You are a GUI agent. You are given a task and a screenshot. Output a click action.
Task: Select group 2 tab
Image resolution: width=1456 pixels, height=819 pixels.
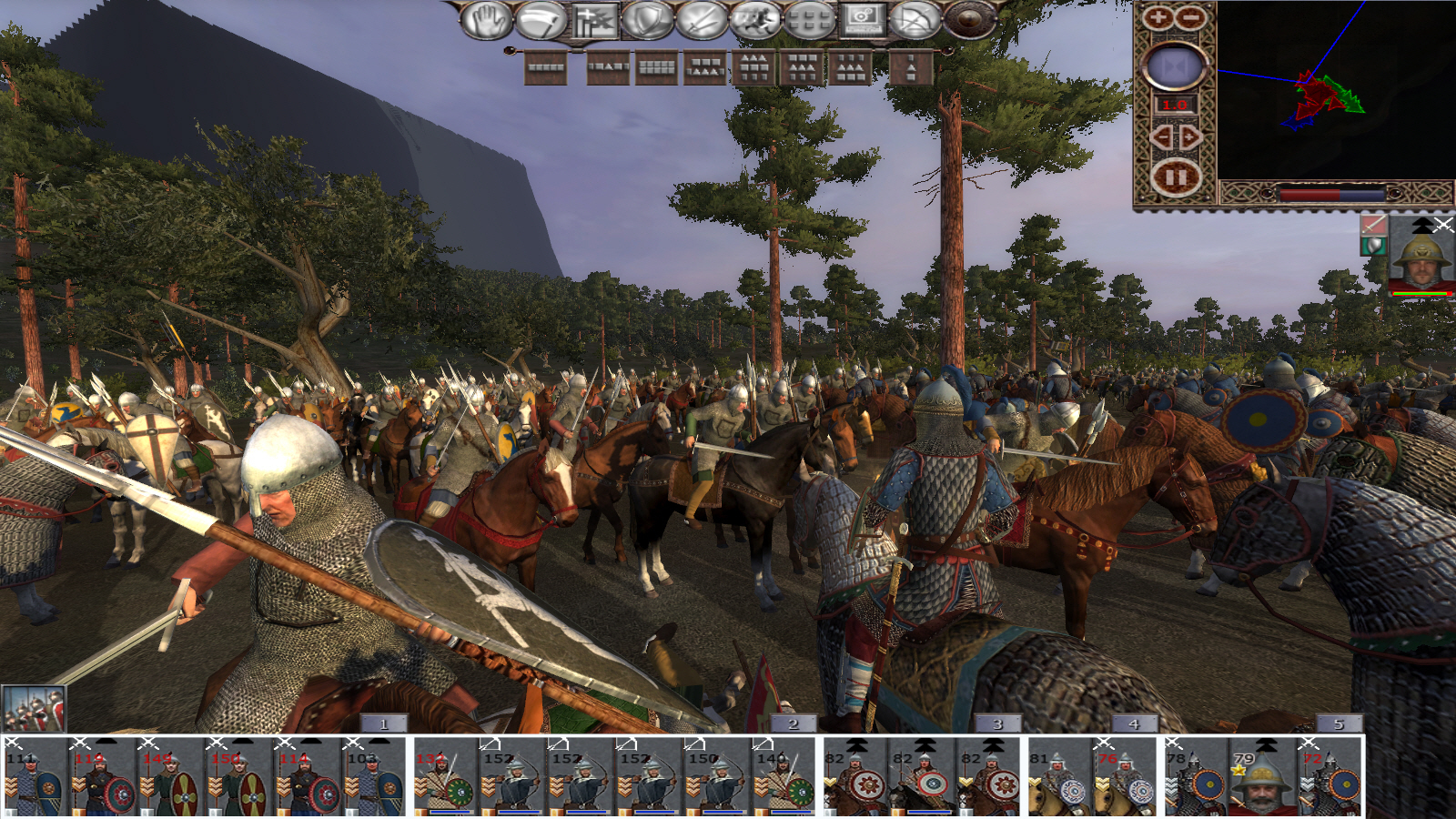pyautogui.click(x=792, y=723)
